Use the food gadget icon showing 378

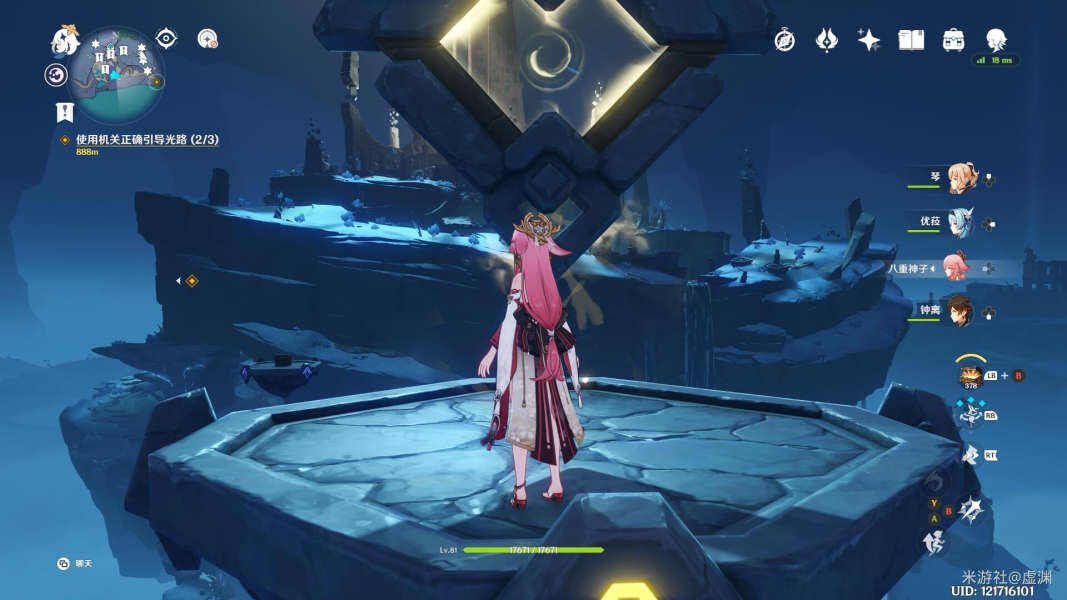[x=970, y=377]
